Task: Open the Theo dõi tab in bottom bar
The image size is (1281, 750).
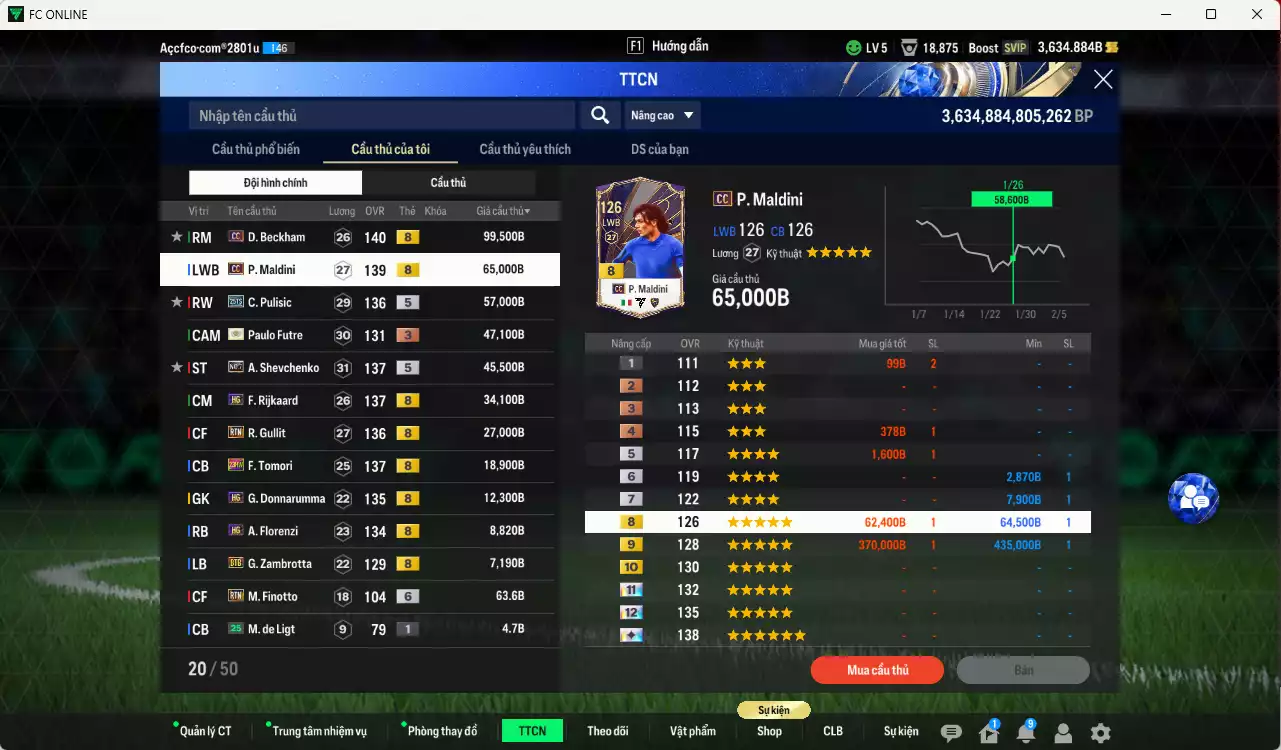Action: (608, 730)
